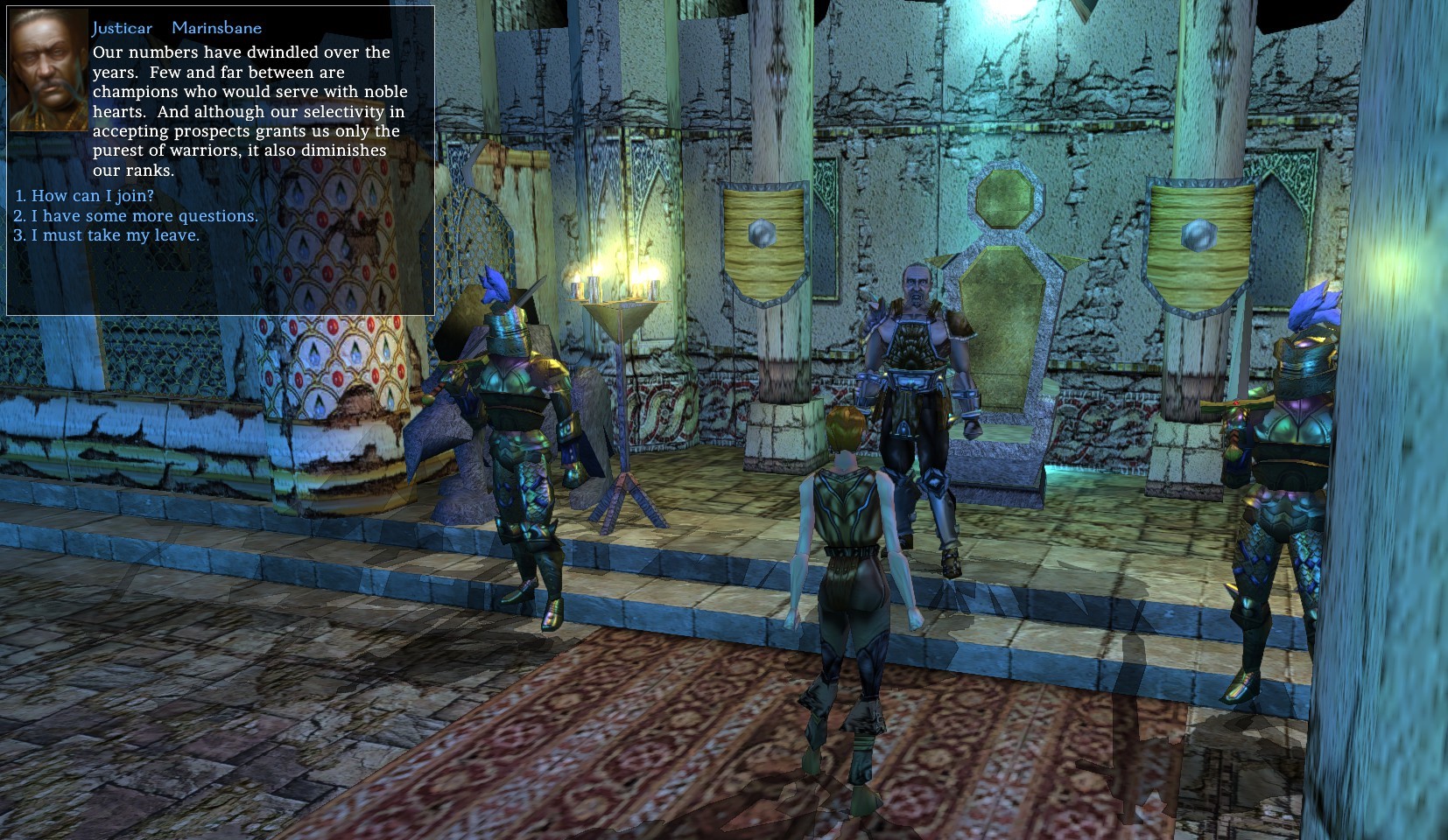Viewport: 1448px width, 840px height.
Task: Choose the reply "How can I join?"
Action: click(x=92, y=196)
